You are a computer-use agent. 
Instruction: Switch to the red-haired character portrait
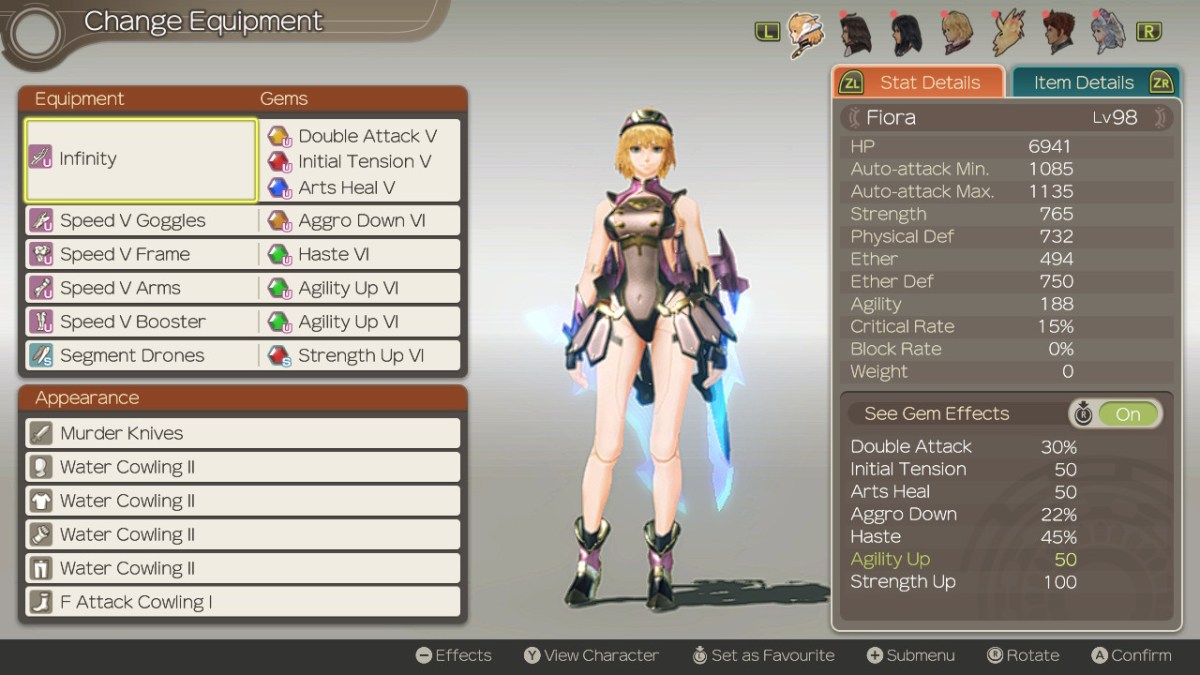click(1058, 33)
